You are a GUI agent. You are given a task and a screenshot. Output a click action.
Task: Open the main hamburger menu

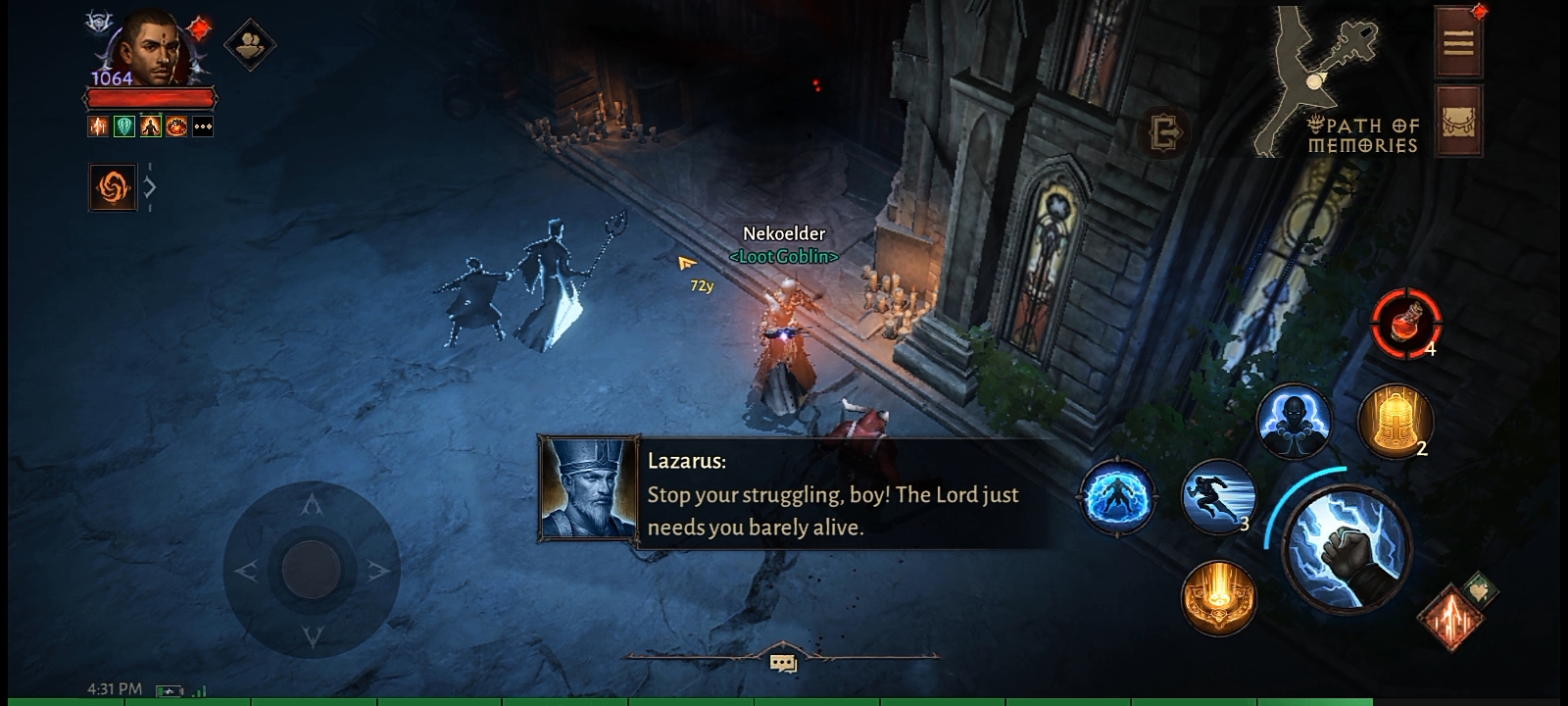tap(1457, 43)
